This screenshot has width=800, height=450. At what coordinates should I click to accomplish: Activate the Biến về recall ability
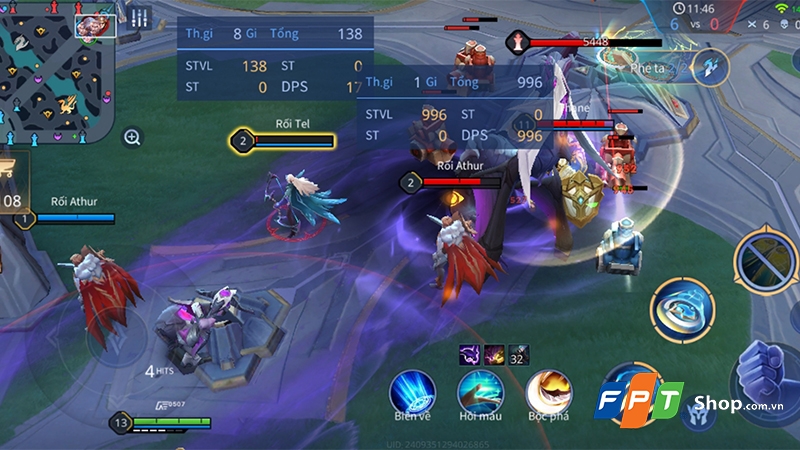tap(411, 391)
